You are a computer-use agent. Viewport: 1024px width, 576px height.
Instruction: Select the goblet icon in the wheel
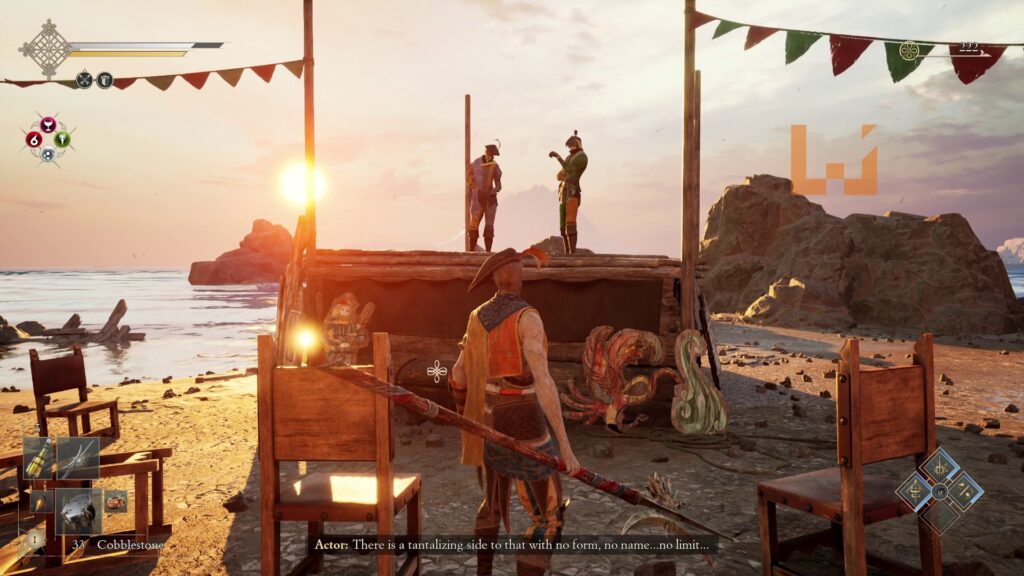point(47,123)
